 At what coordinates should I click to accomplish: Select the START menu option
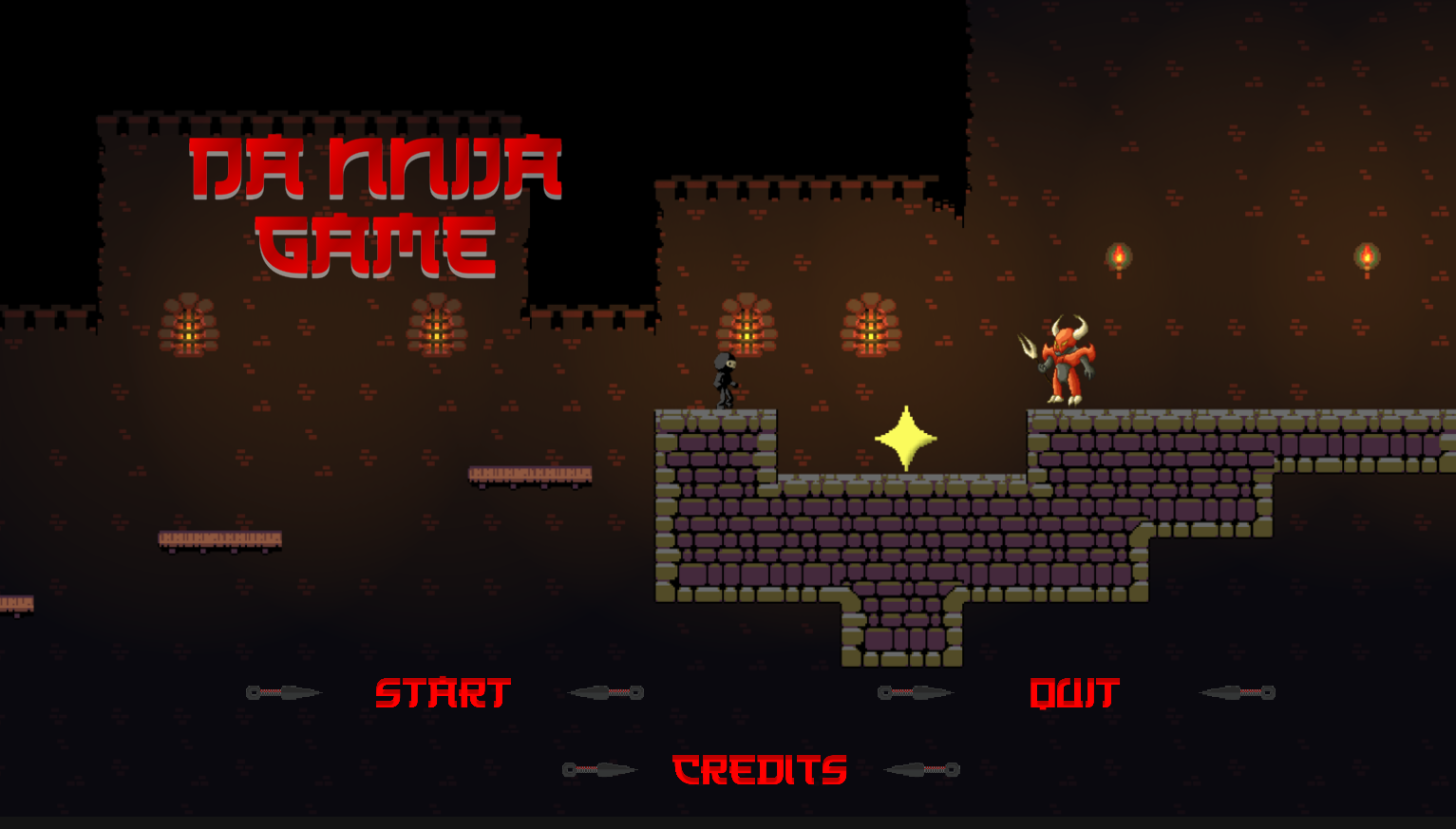coord(442,694)
